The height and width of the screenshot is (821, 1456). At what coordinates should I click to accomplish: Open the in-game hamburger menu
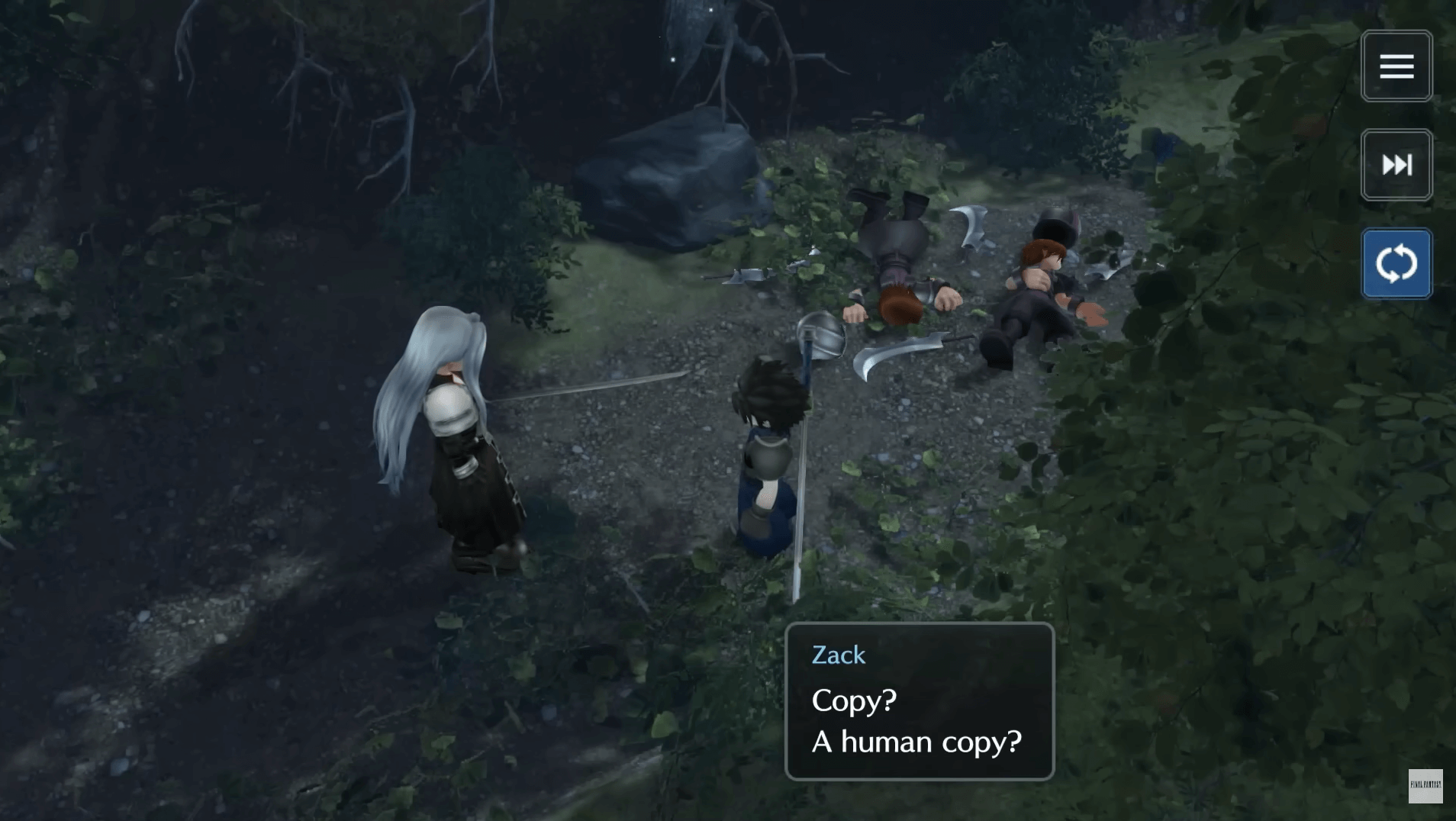1396,66
